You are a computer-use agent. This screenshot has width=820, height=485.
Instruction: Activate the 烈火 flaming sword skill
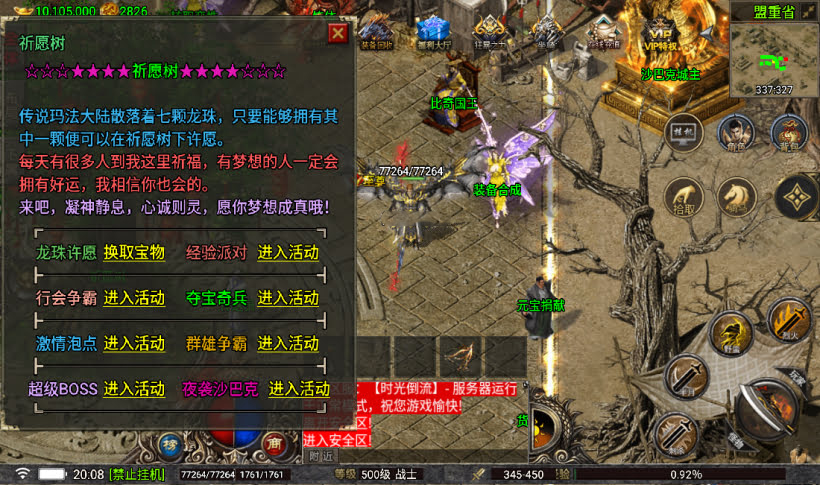(789, 319)
